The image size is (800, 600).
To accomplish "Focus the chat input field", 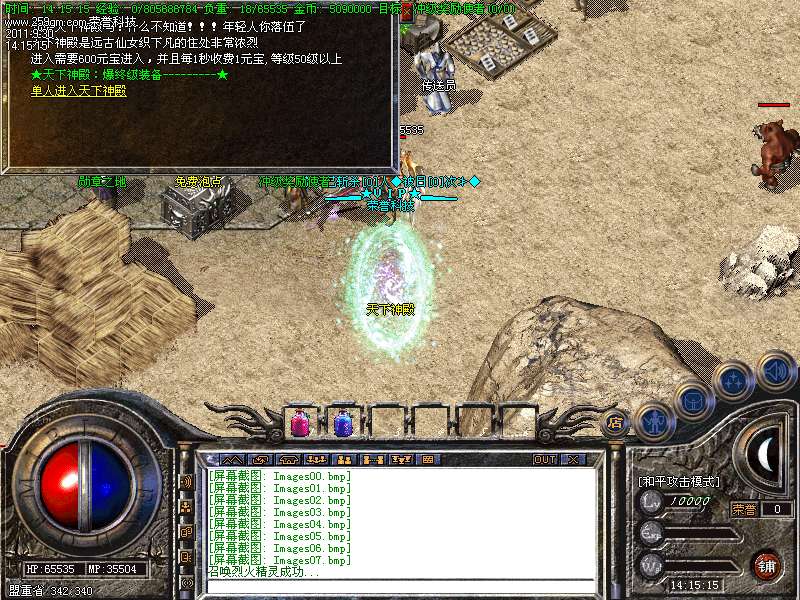I will (400, 587).
